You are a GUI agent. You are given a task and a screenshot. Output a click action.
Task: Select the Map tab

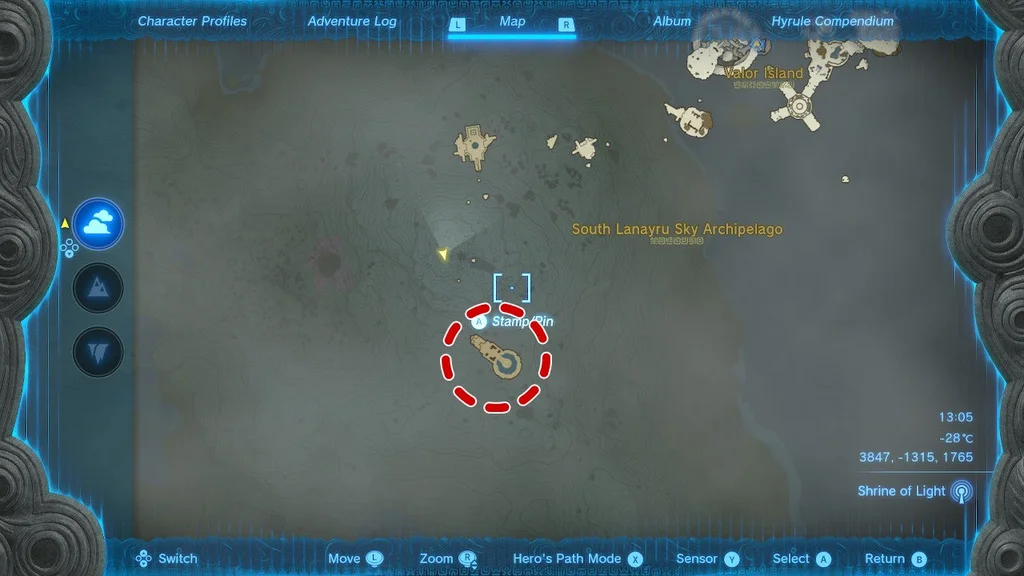click(512, 21)
